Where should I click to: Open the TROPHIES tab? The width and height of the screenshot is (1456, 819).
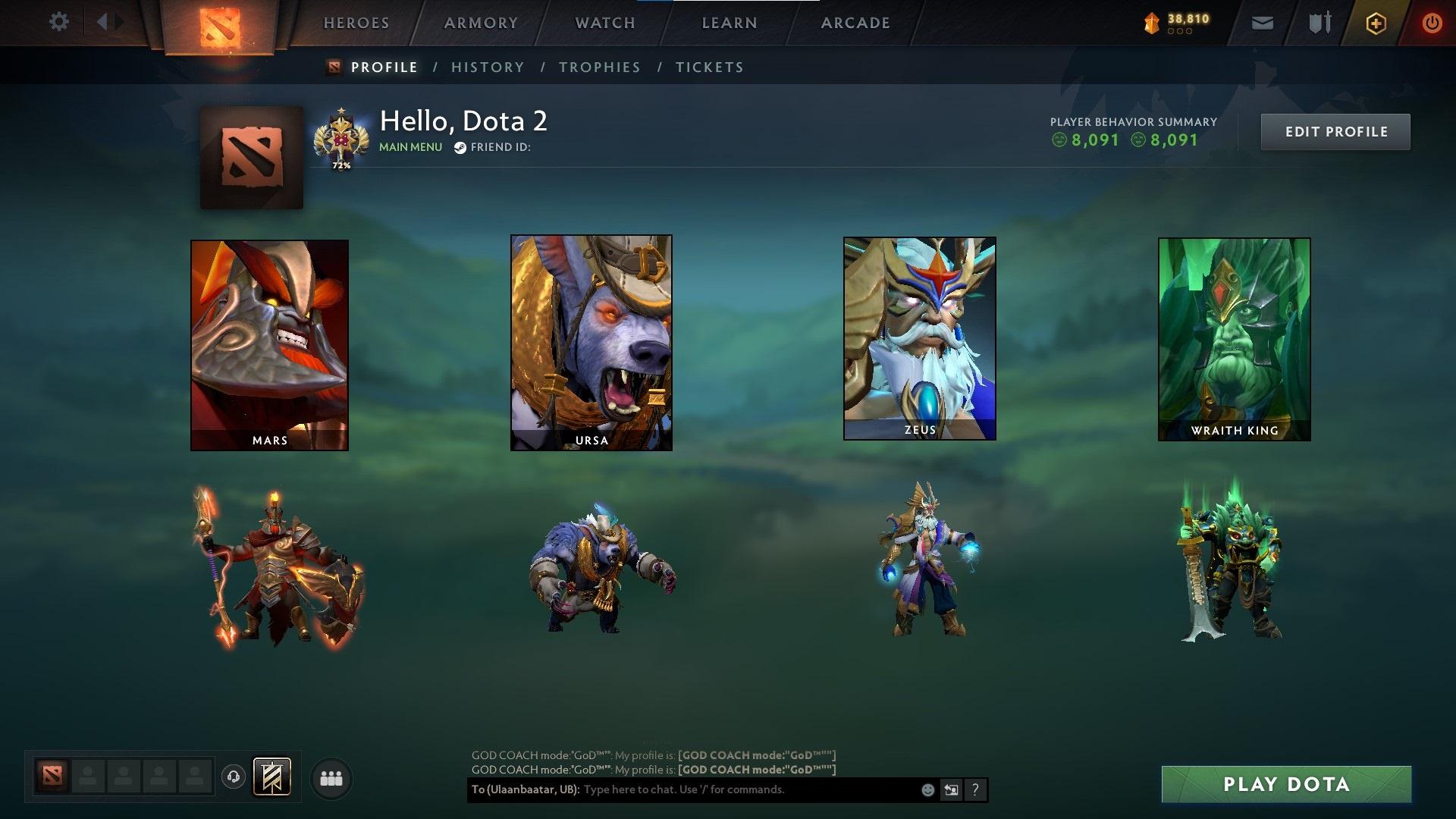tap(600, 67)
